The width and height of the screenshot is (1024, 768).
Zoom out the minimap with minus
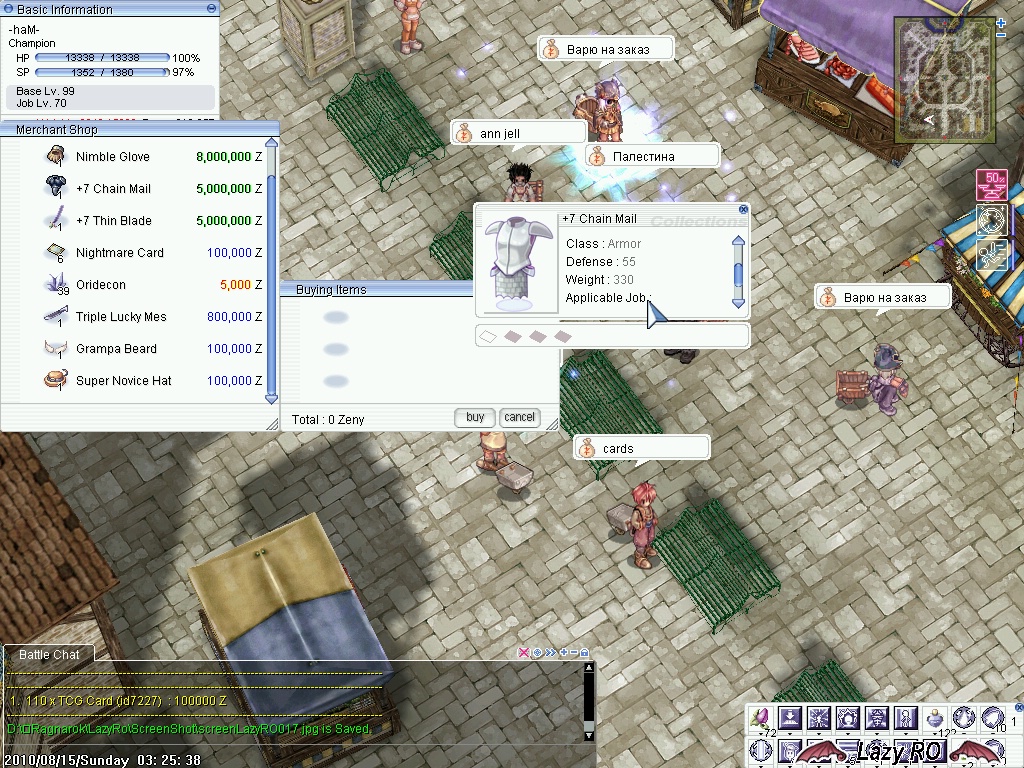coord(1001,35)
